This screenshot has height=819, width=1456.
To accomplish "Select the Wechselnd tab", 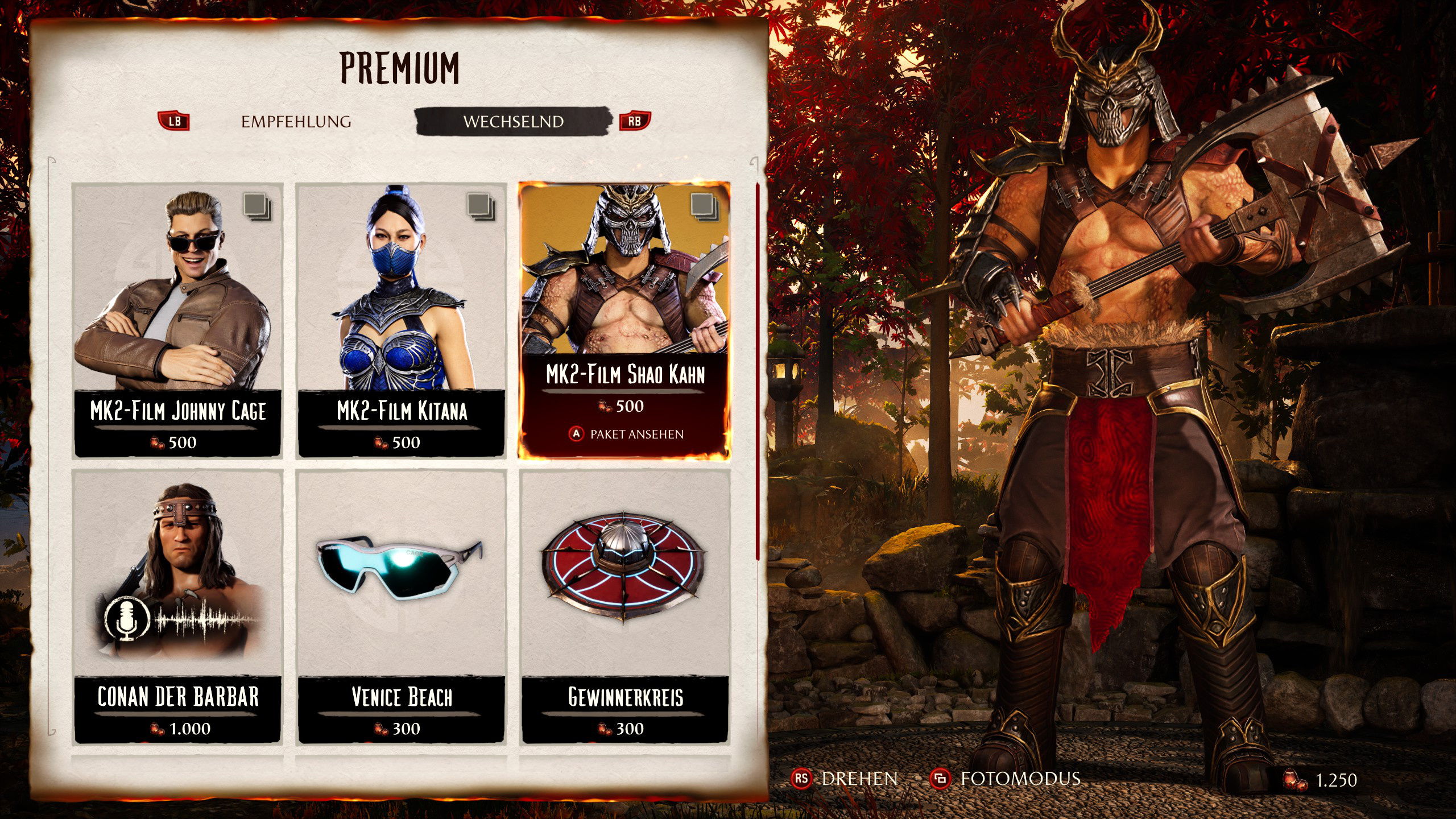I will (x=513, y=122).
